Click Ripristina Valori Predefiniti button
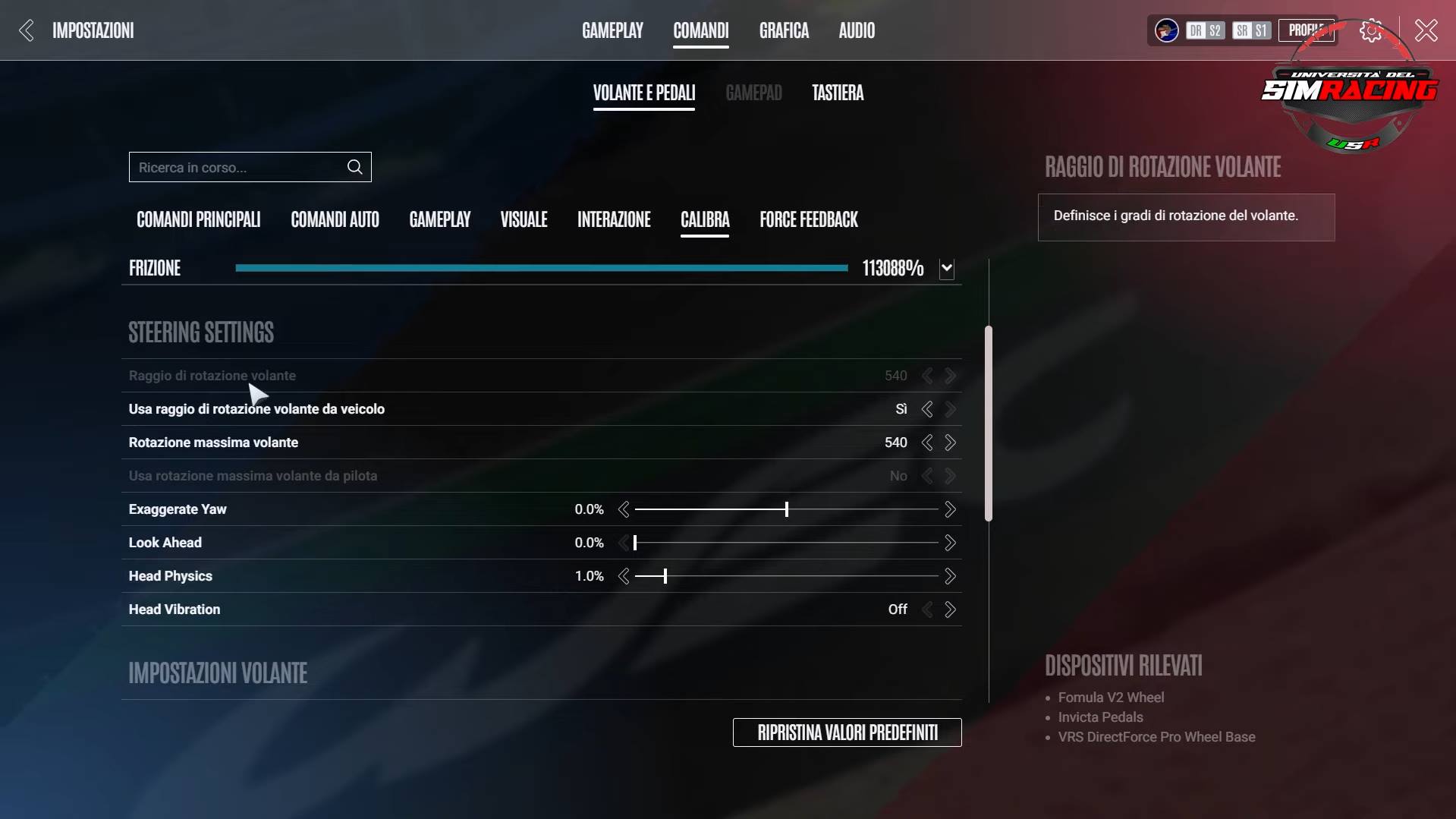This screenshot has width=1456, height=819. click(846, 732)
